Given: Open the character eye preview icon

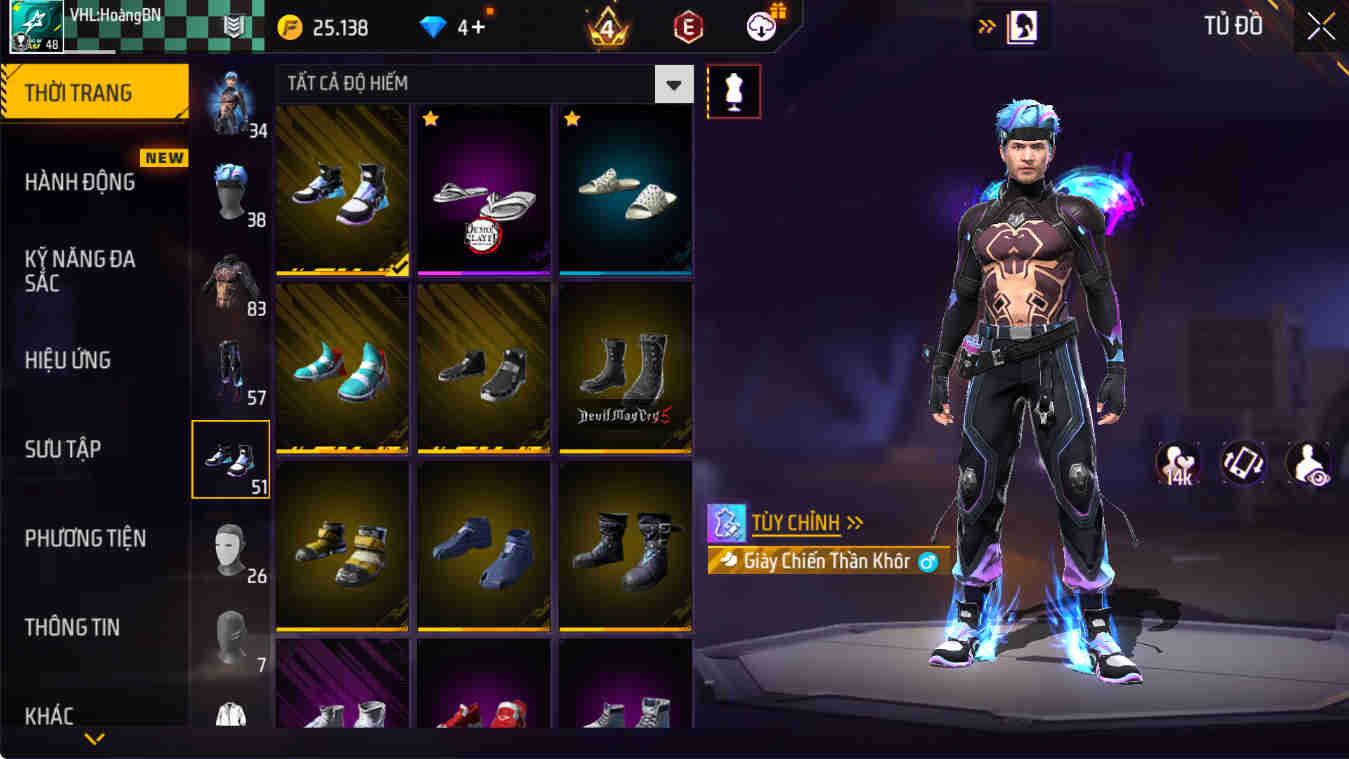Looking at the screenshot, I should pyautogui.click(x=1307, y=463).
